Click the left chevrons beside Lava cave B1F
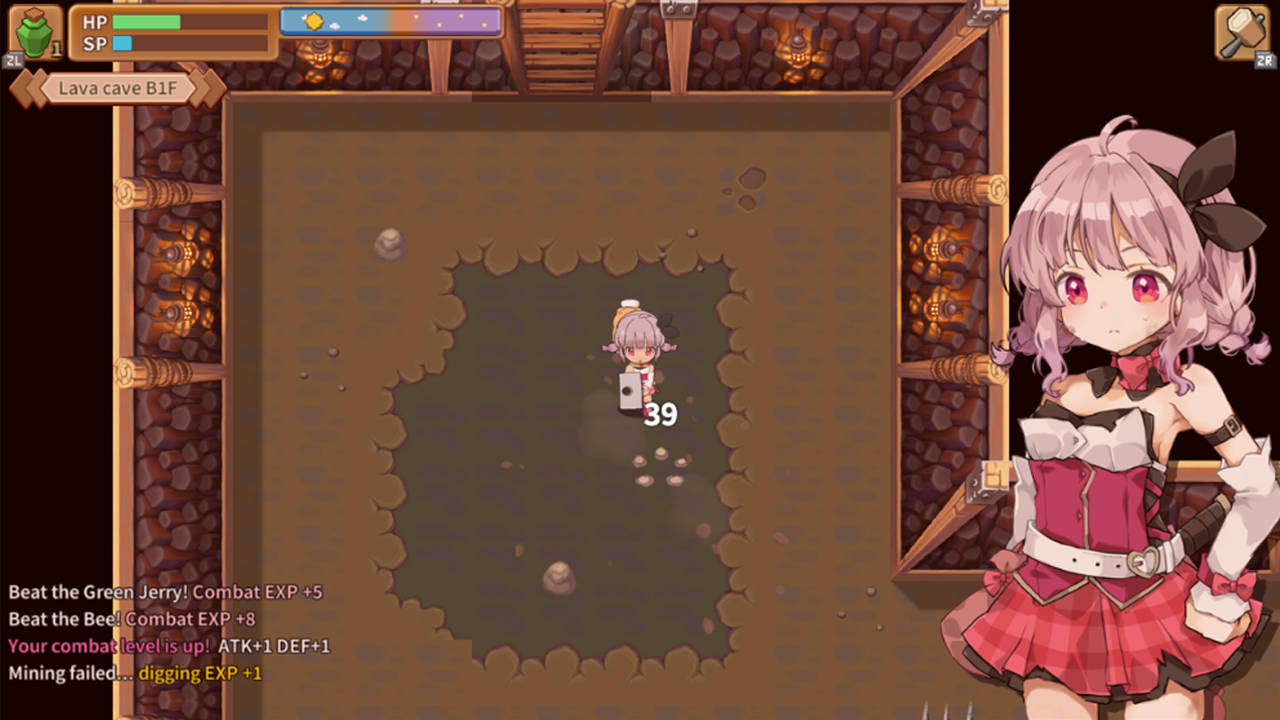Viewport: 1280px width, 720px height. (25, 88)
